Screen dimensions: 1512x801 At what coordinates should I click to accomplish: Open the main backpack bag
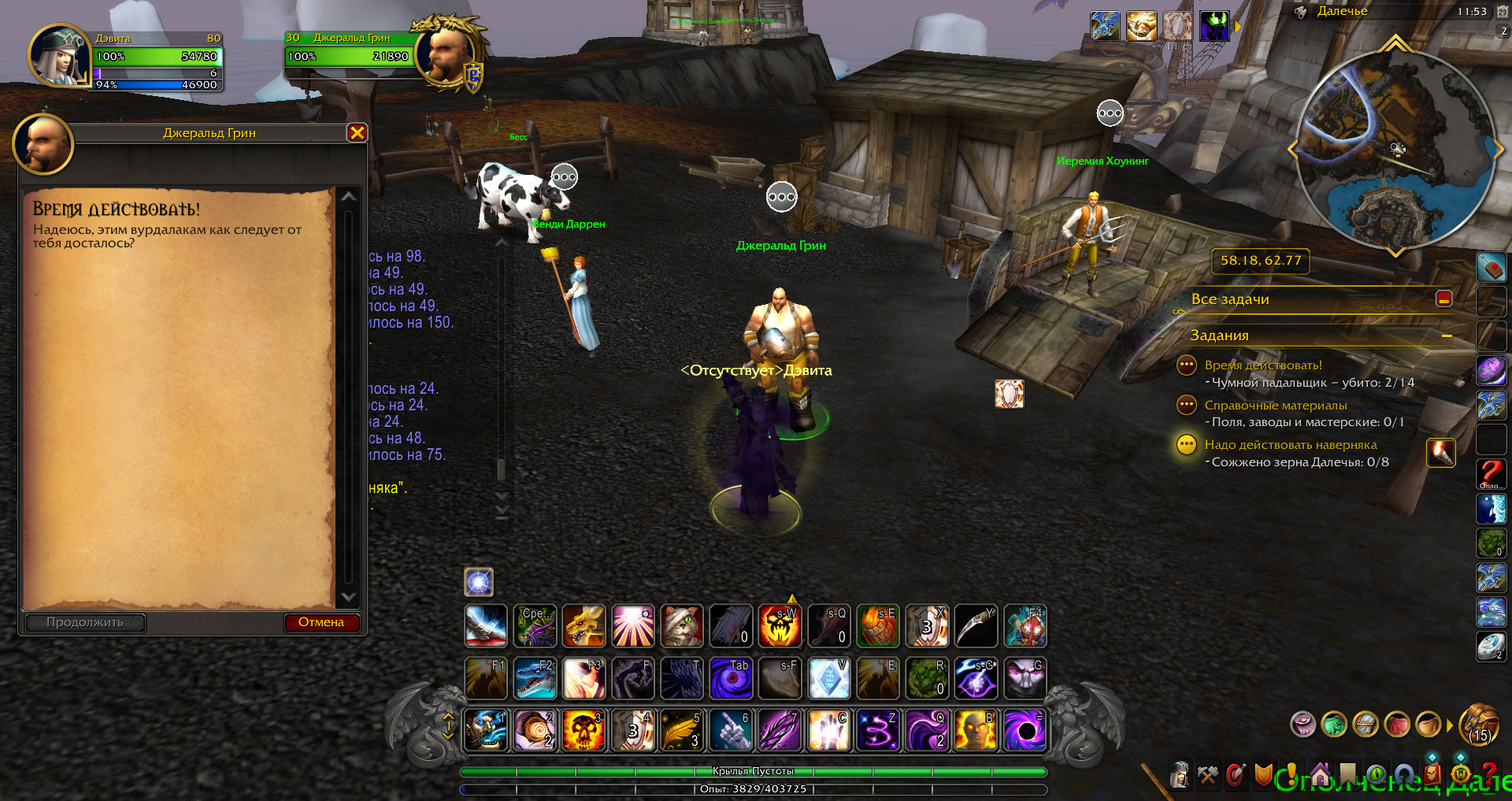point(1479,725)
